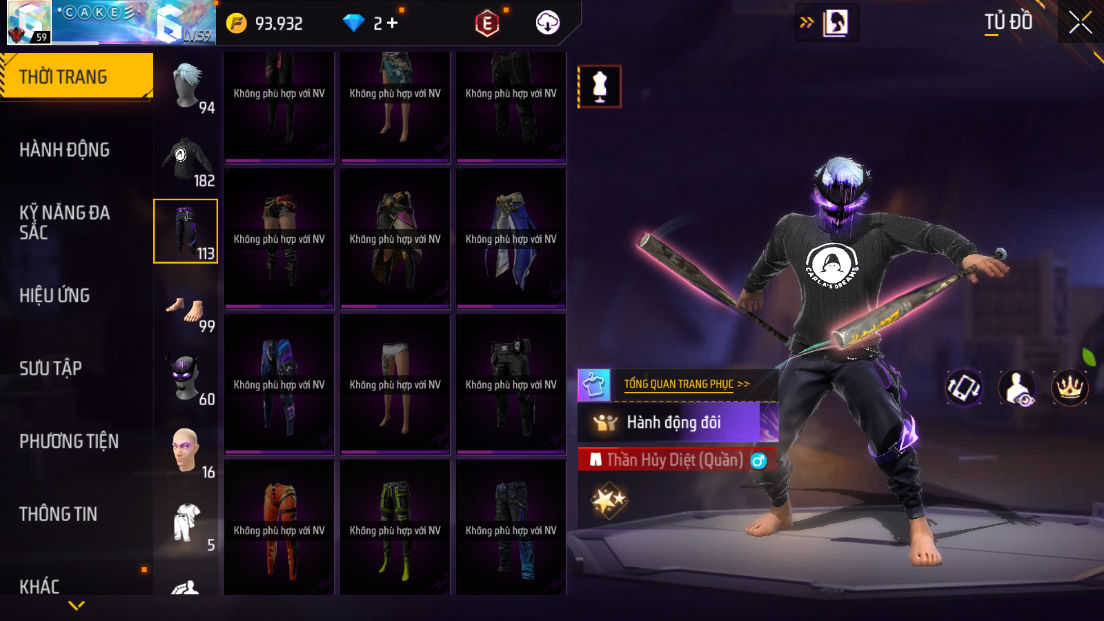Screen dimensions: 1104x621
Task: Select the face category with 16 items
Action: point(186,452)
